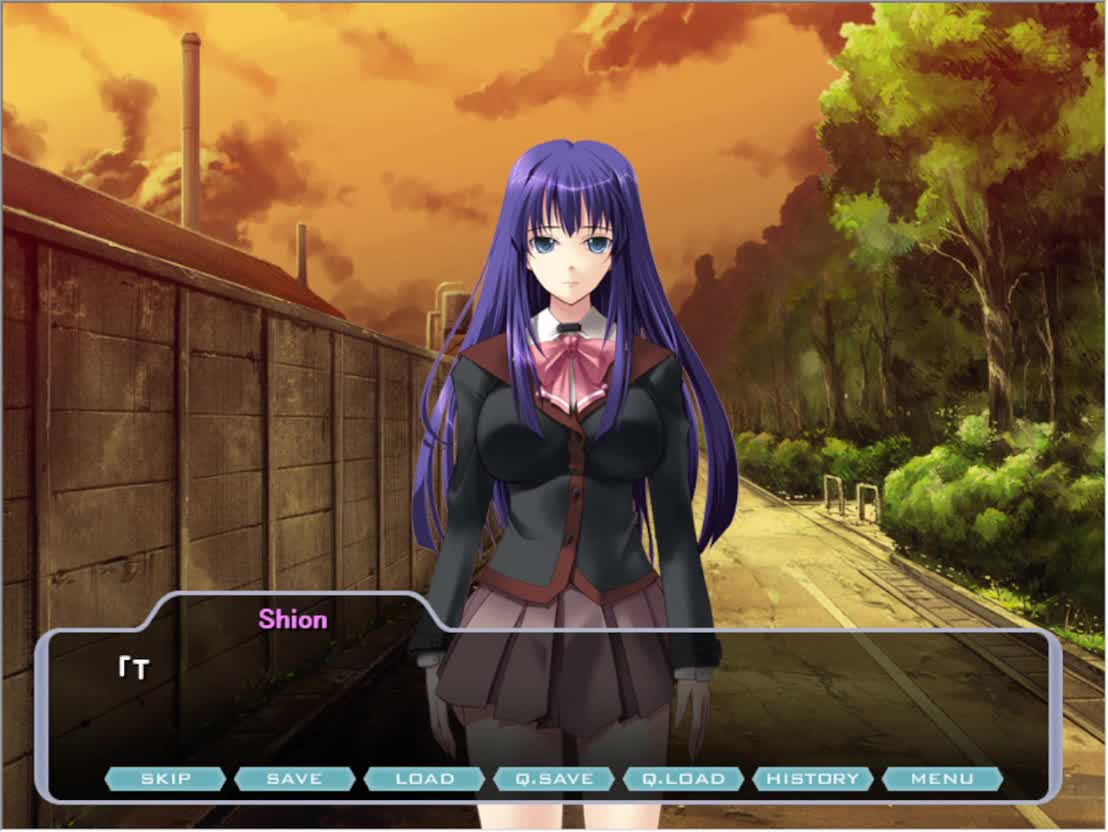Open the LOAD screen
Image resolution: width=1108 pixels, height=832 pixels.
tap(424, 779)
